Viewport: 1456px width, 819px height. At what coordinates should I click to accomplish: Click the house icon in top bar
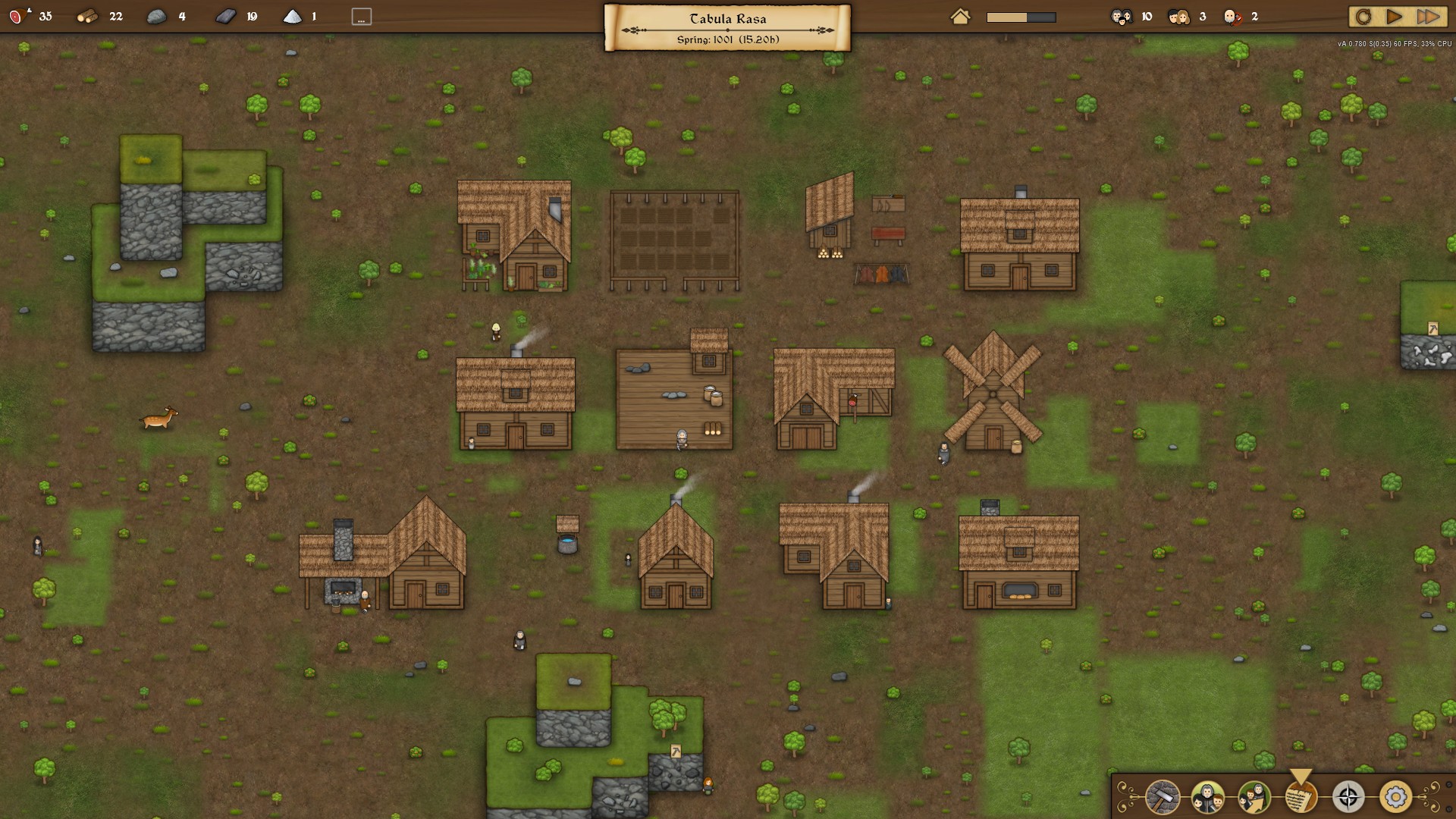click(960, 17)
